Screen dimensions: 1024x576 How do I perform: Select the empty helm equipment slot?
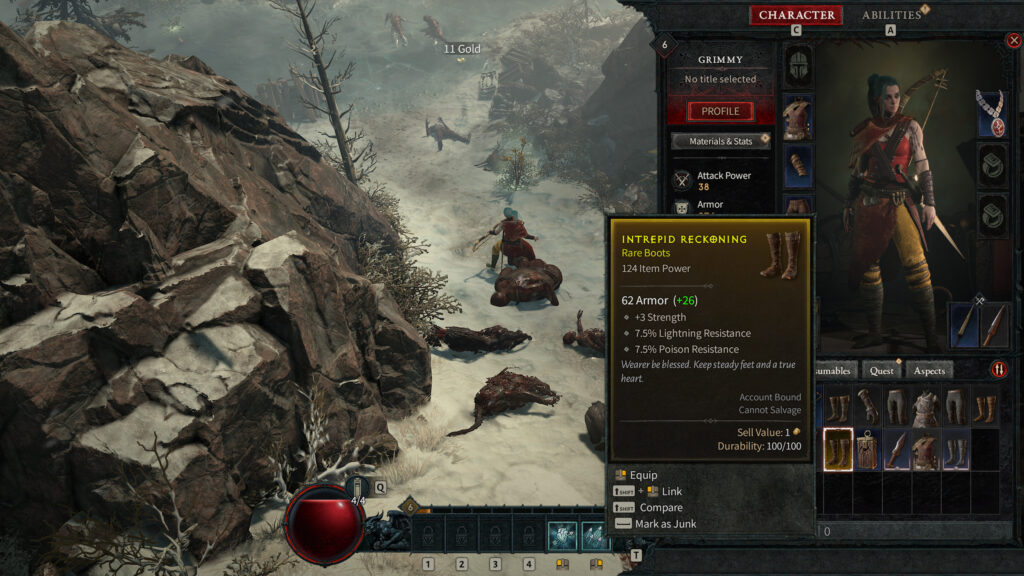pos(798,66)
